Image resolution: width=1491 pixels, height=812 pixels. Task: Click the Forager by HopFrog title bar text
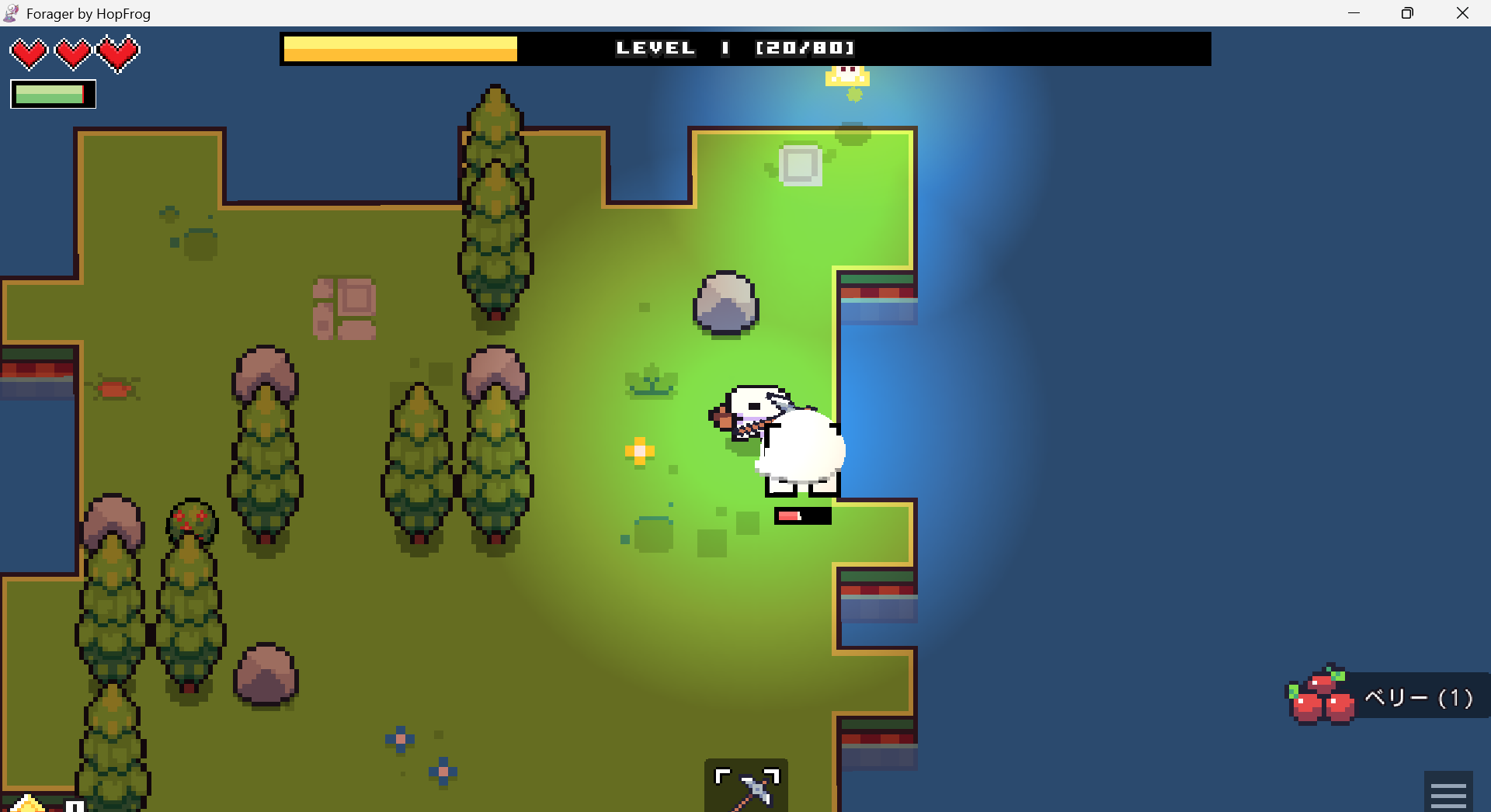[88, 12]
